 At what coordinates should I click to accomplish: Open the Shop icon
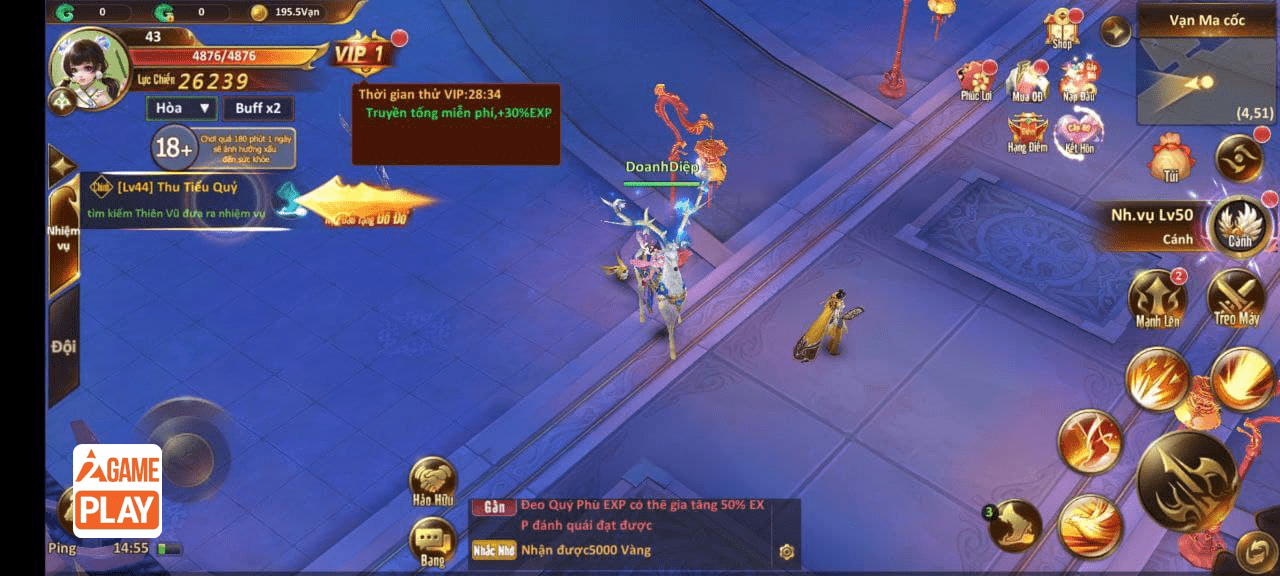pyautogui.click(x=1062, y=28)
